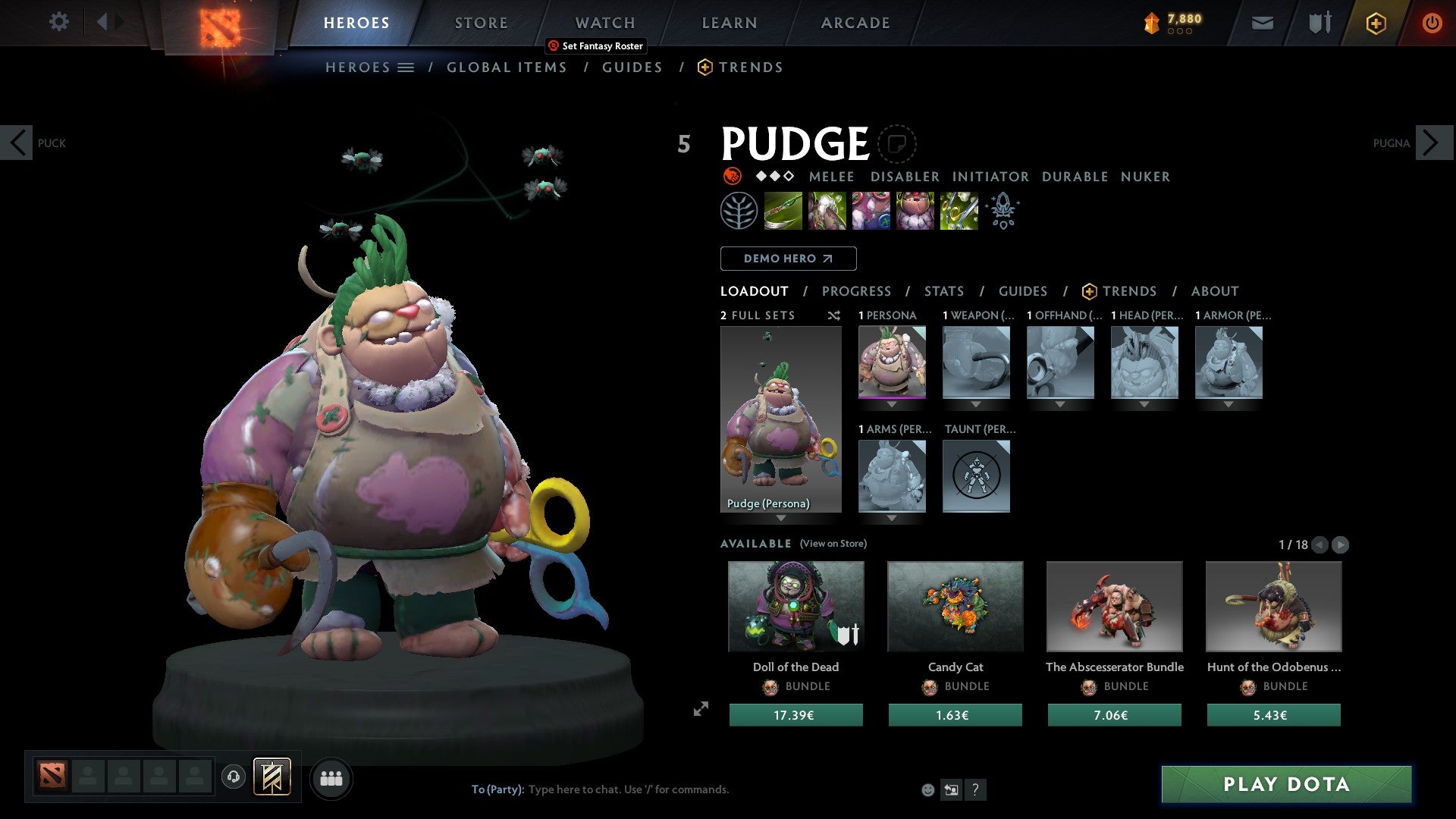Screen dimensions: 1456x819
Task: Click the DEMO HERO button
Action: [787, 258]
